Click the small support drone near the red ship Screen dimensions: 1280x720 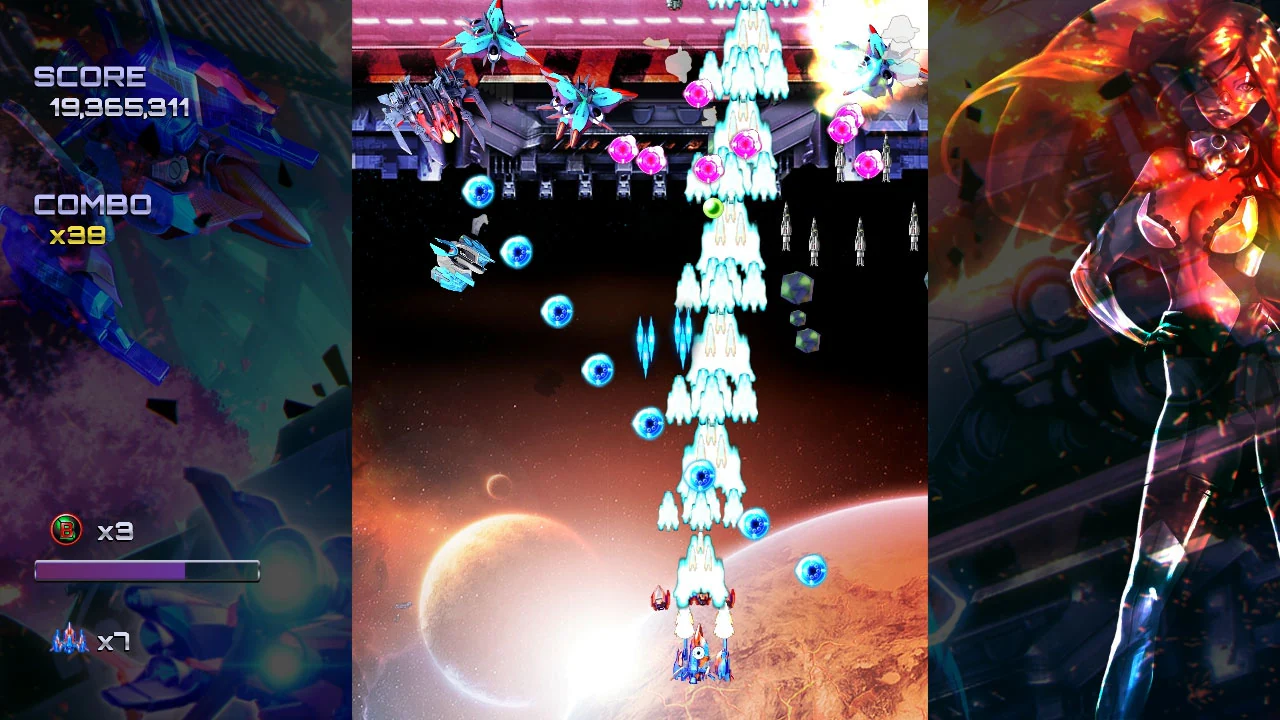(660, 600)
